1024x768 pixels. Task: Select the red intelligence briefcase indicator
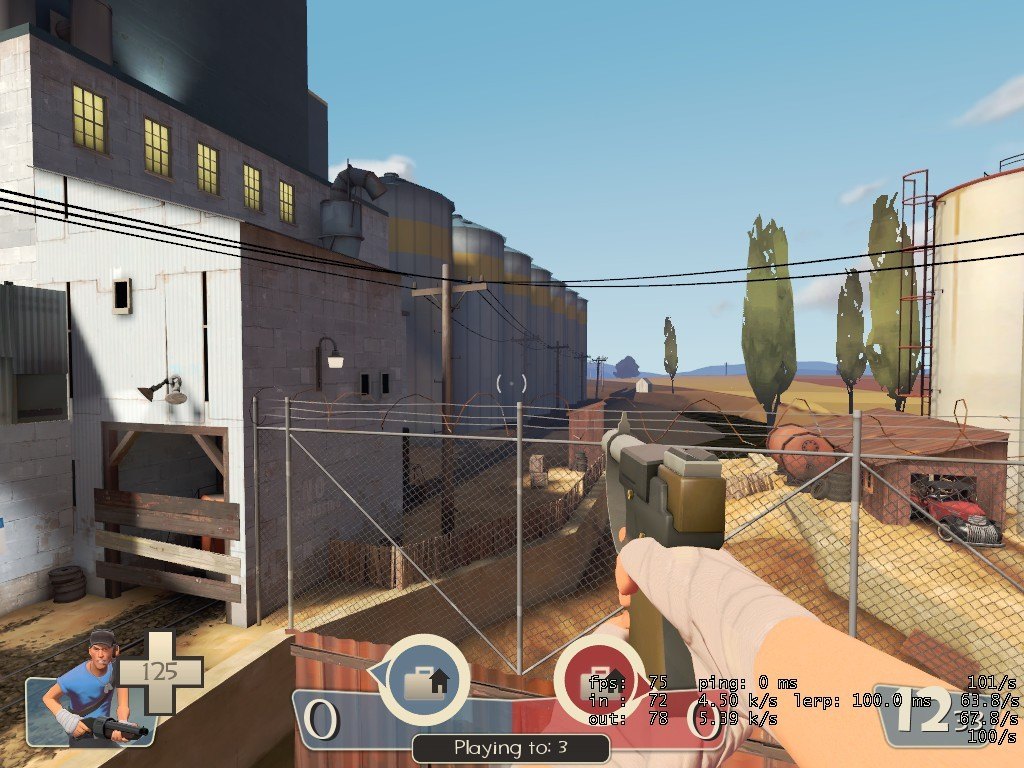pos(596,681)
